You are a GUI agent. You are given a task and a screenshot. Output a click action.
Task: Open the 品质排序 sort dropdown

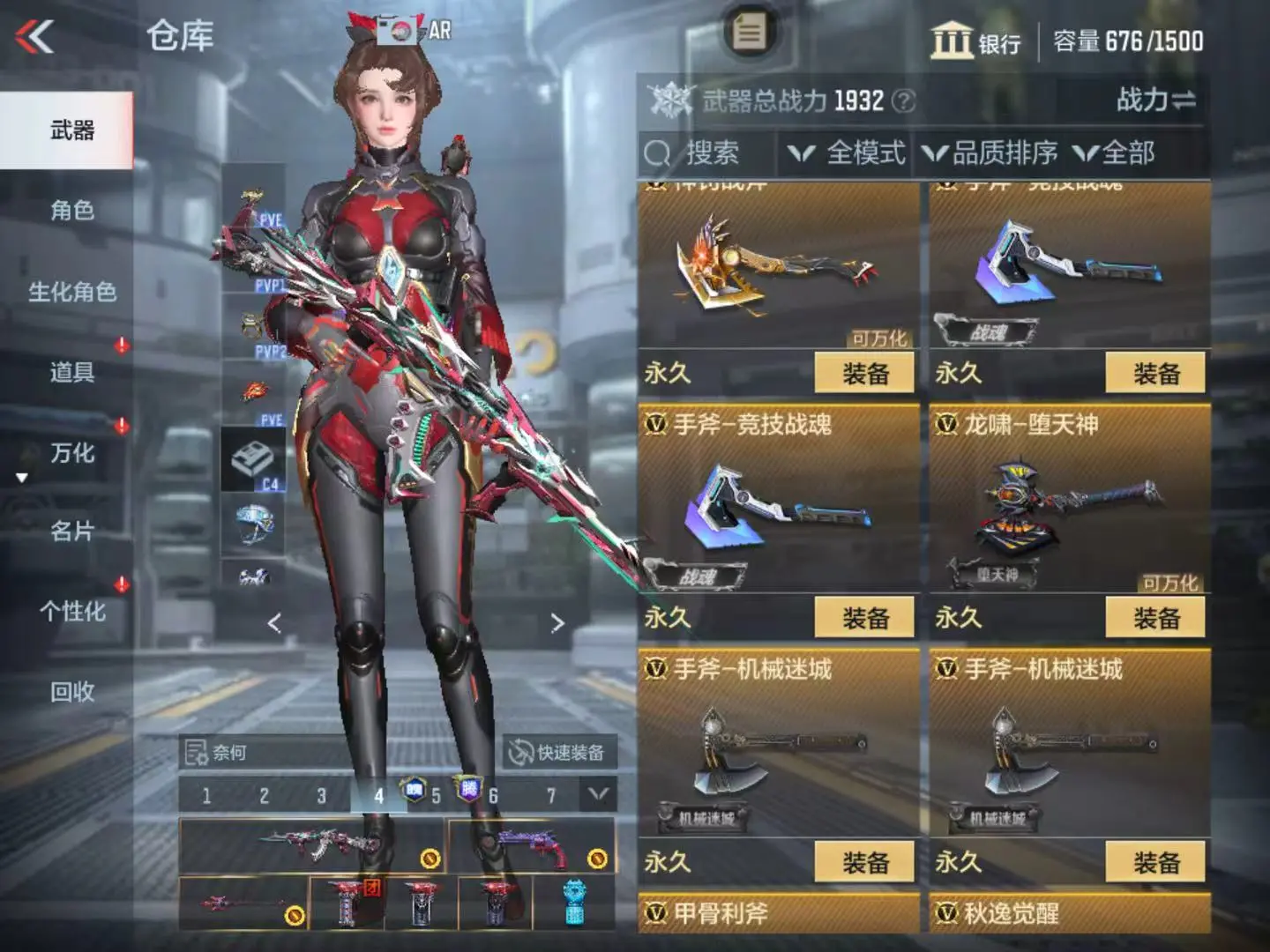(990, 153)
